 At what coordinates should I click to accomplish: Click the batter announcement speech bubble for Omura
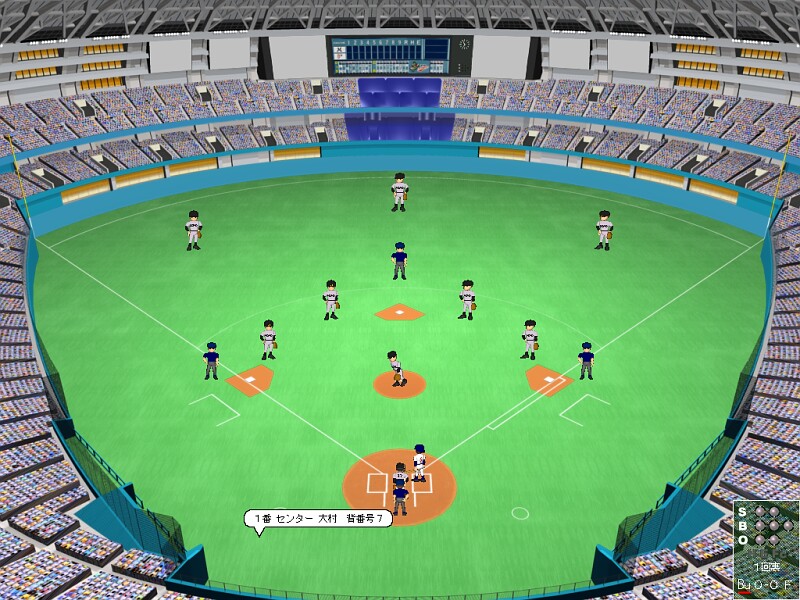[316, 518]
